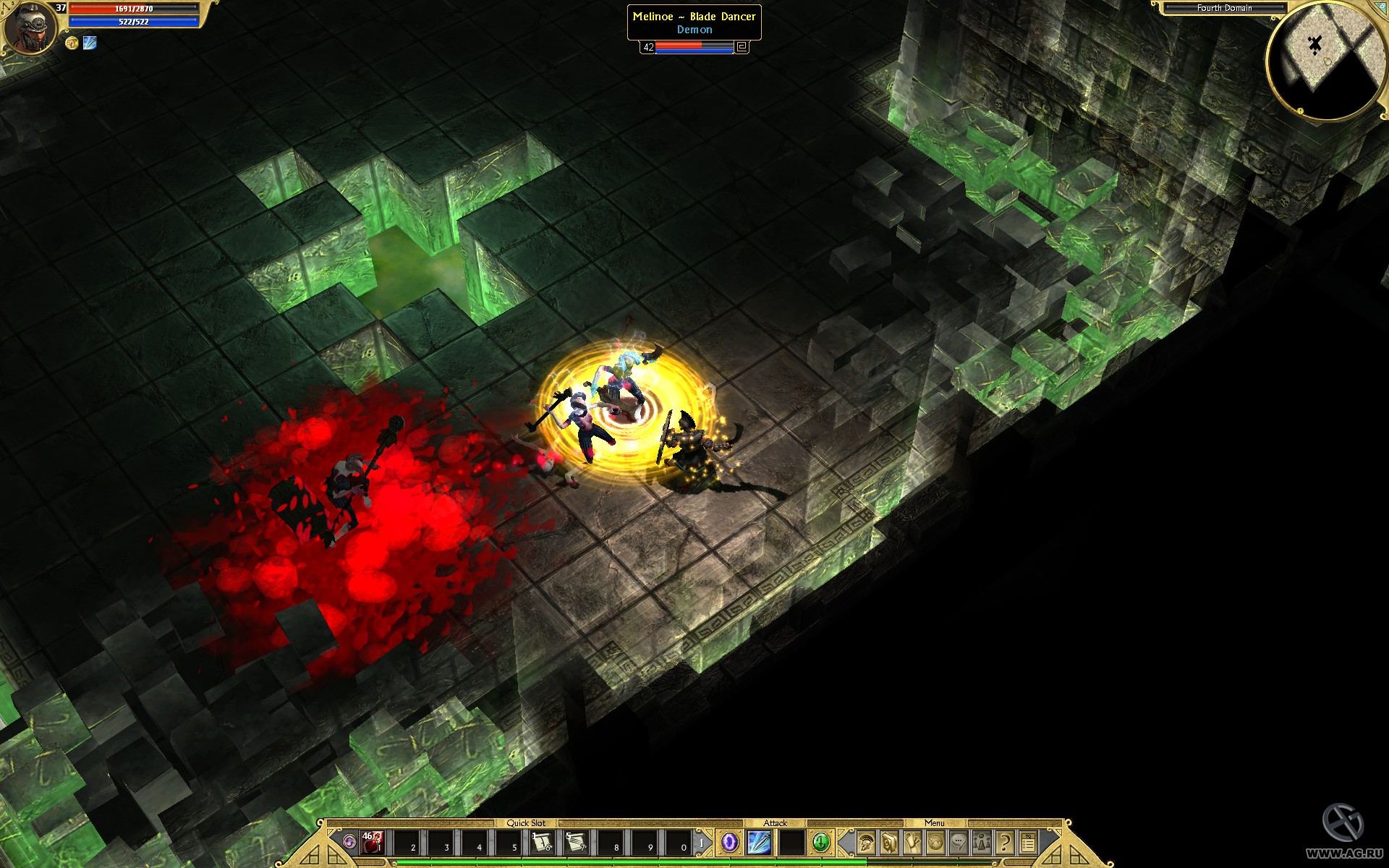Open the world map globe icon

(935, 842)
